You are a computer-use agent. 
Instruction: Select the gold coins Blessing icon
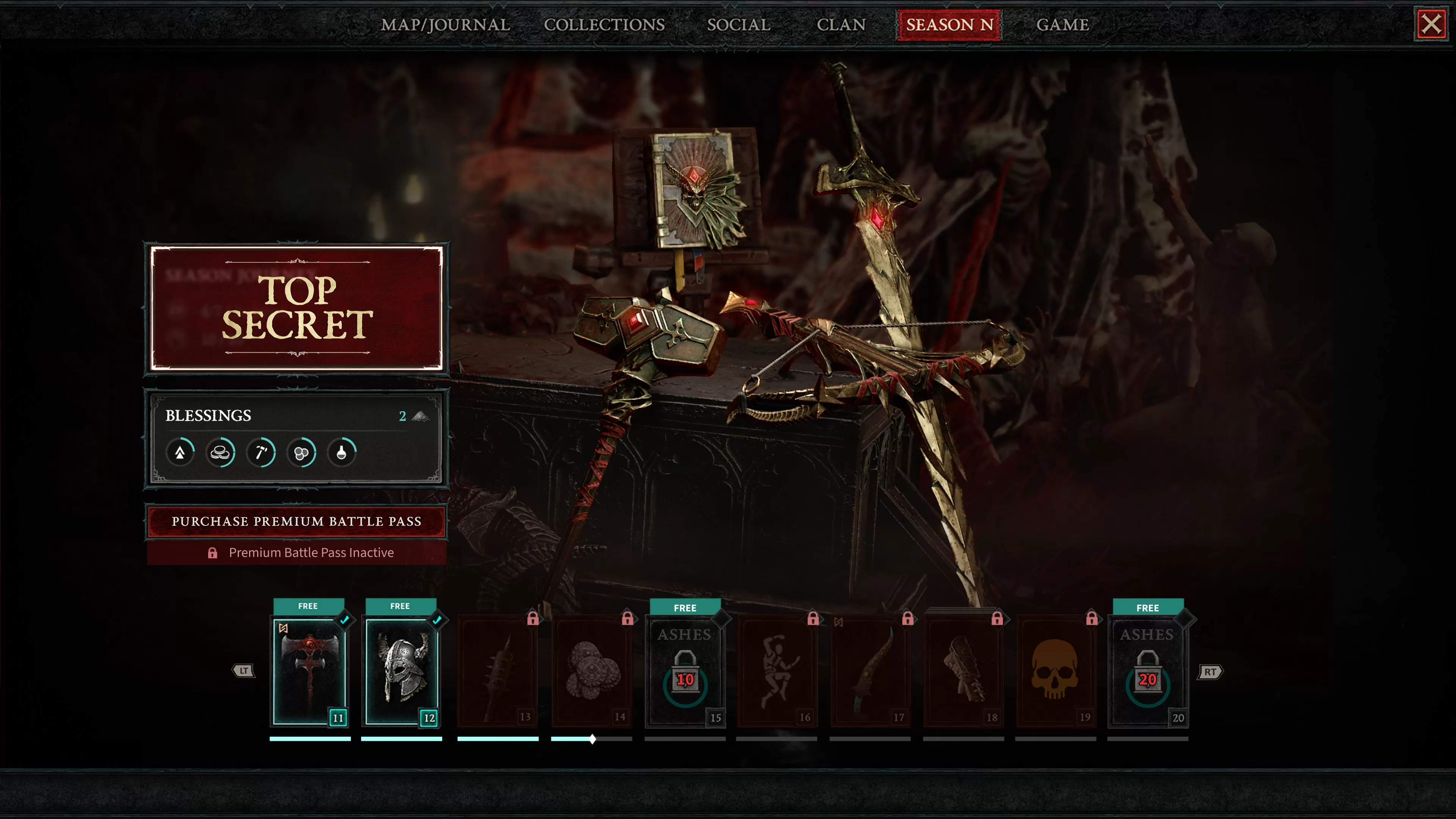[221, 452]
